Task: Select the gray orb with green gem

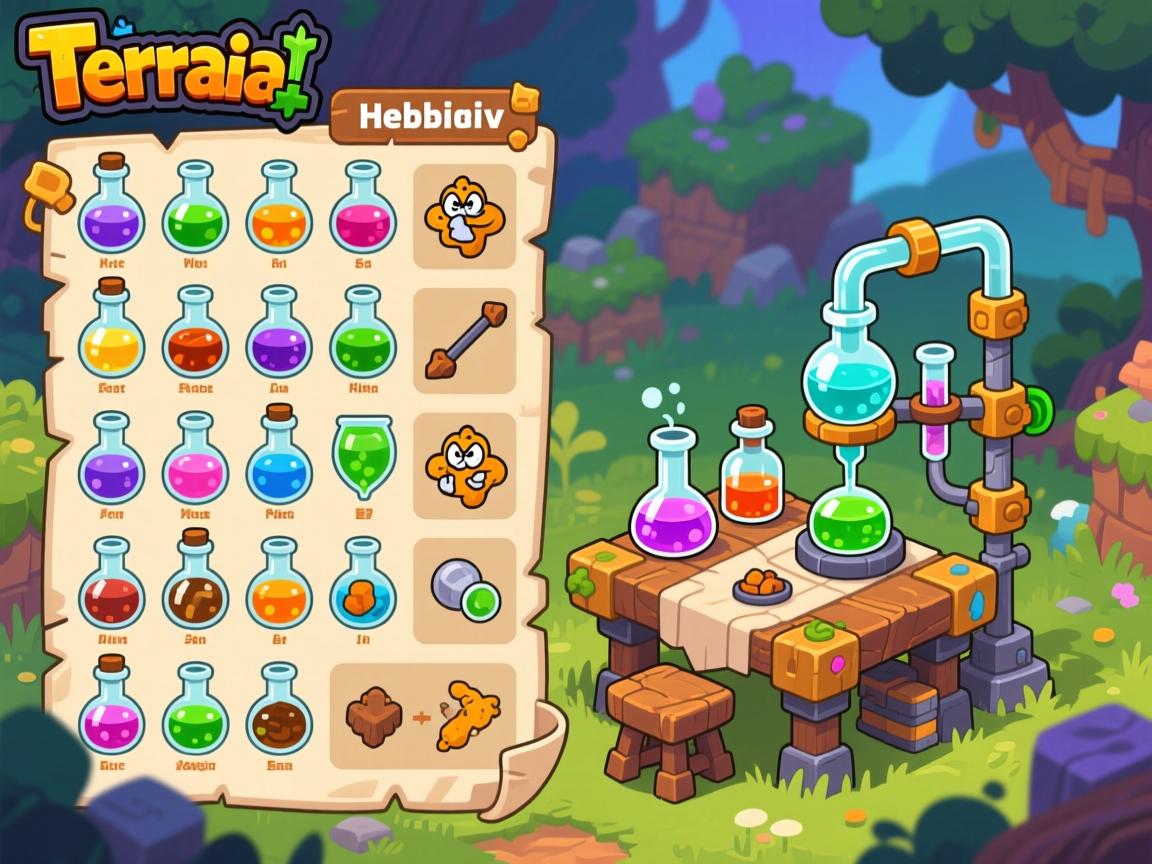Action: (x=464, y=590)
